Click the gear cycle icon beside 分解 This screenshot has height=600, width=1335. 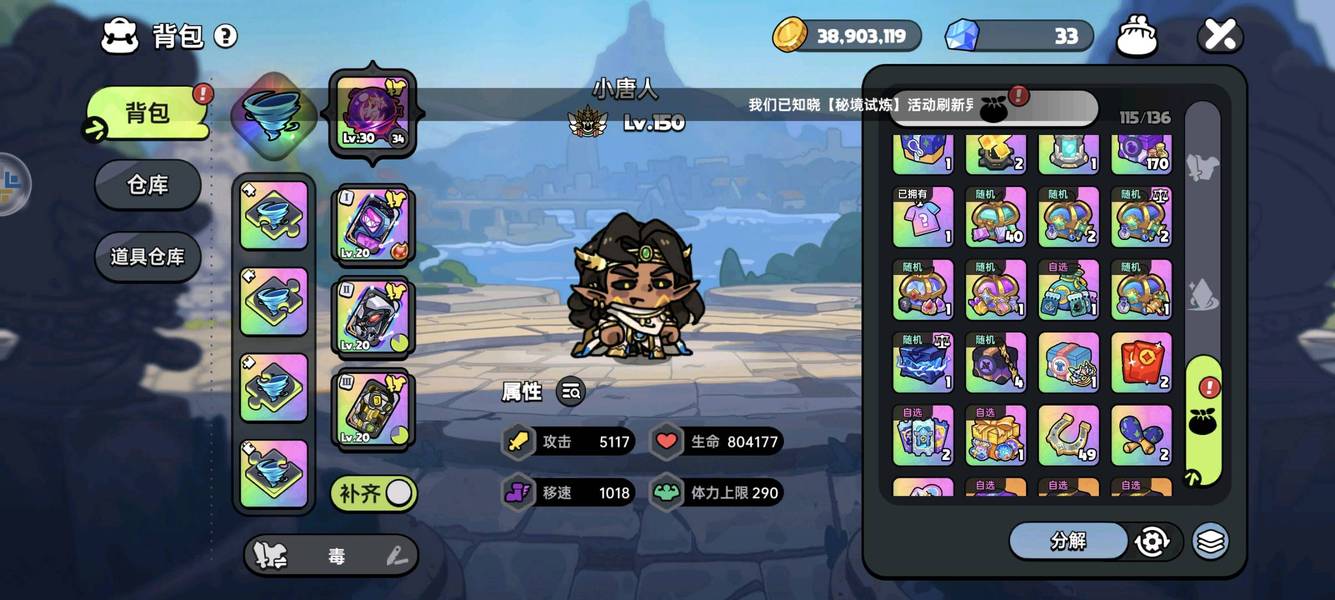click(x=1152, y=541)
